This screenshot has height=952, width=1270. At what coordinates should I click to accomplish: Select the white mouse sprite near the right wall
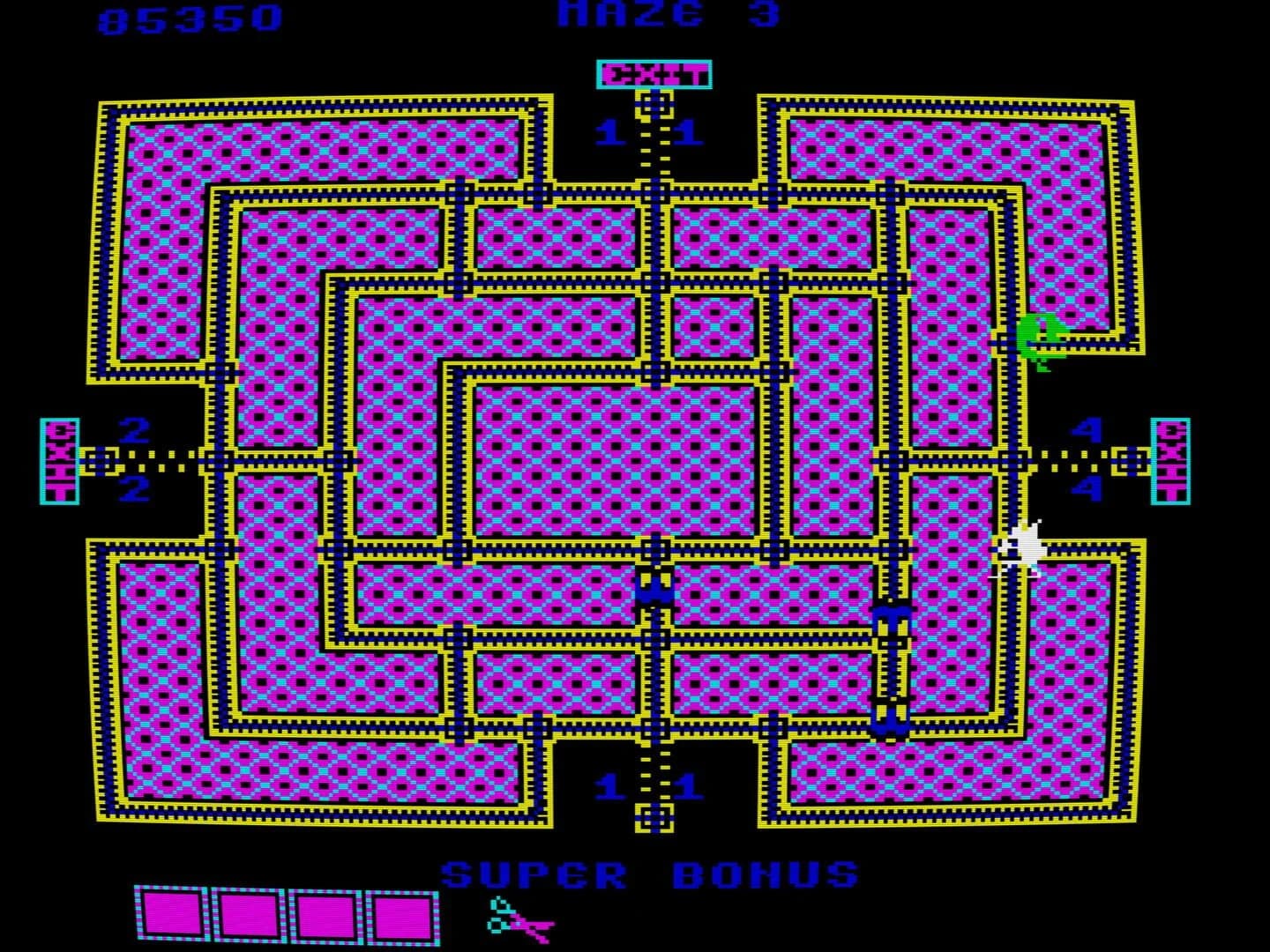click(1023, 545)
